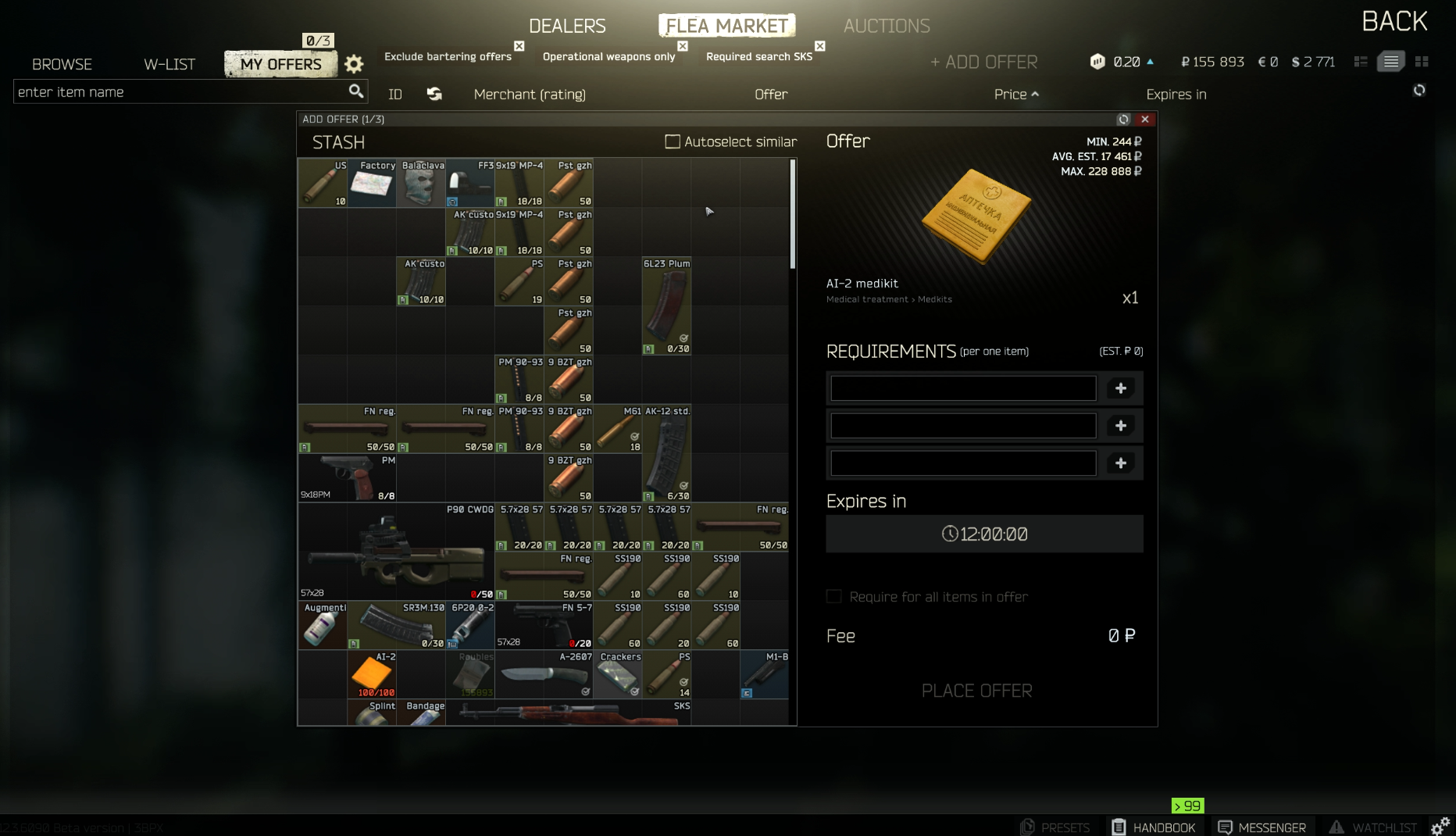The width and height of the screenshot is (1456, 836).
Task: Expand the Expires in duration selector
Action: [983, 534]
